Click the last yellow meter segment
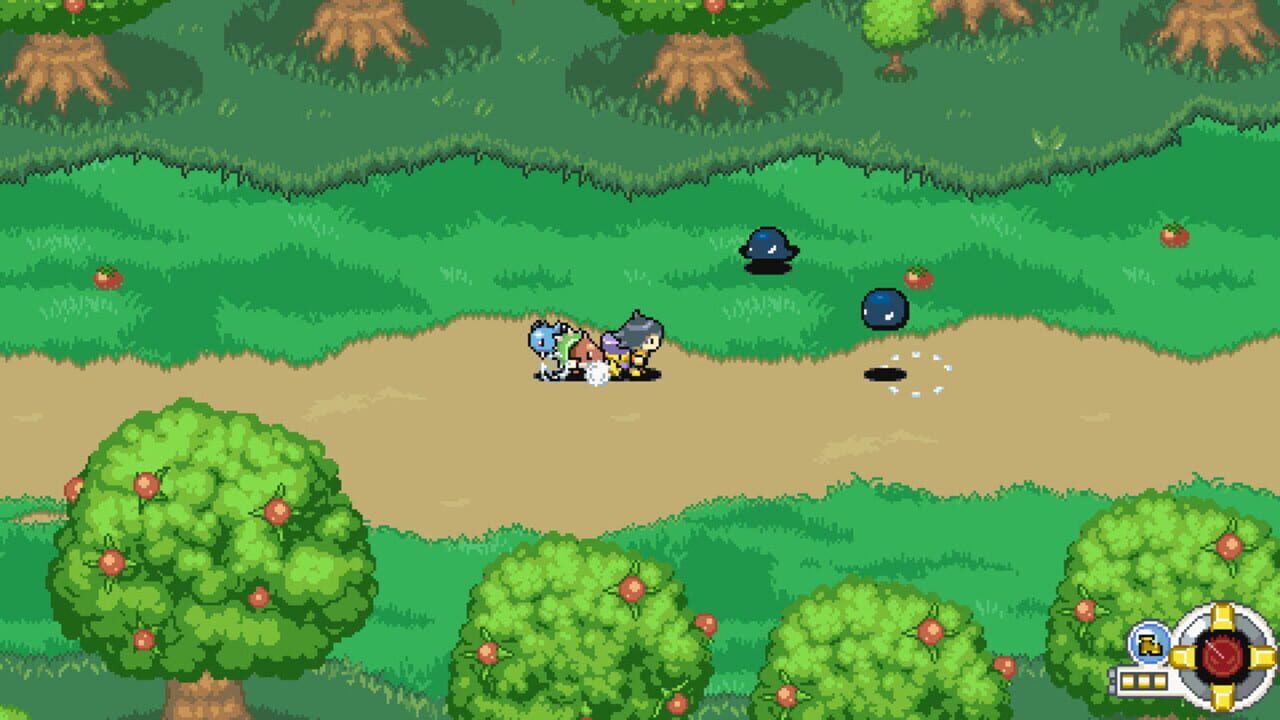The image size is (1280, 720). click(x=1159, y=680)
